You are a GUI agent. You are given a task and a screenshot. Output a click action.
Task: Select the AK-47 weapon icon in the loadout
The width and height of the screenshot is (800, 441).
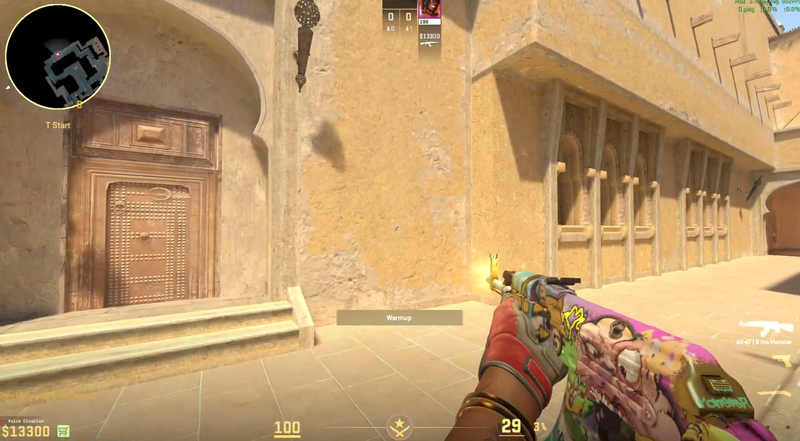(765, 327)
